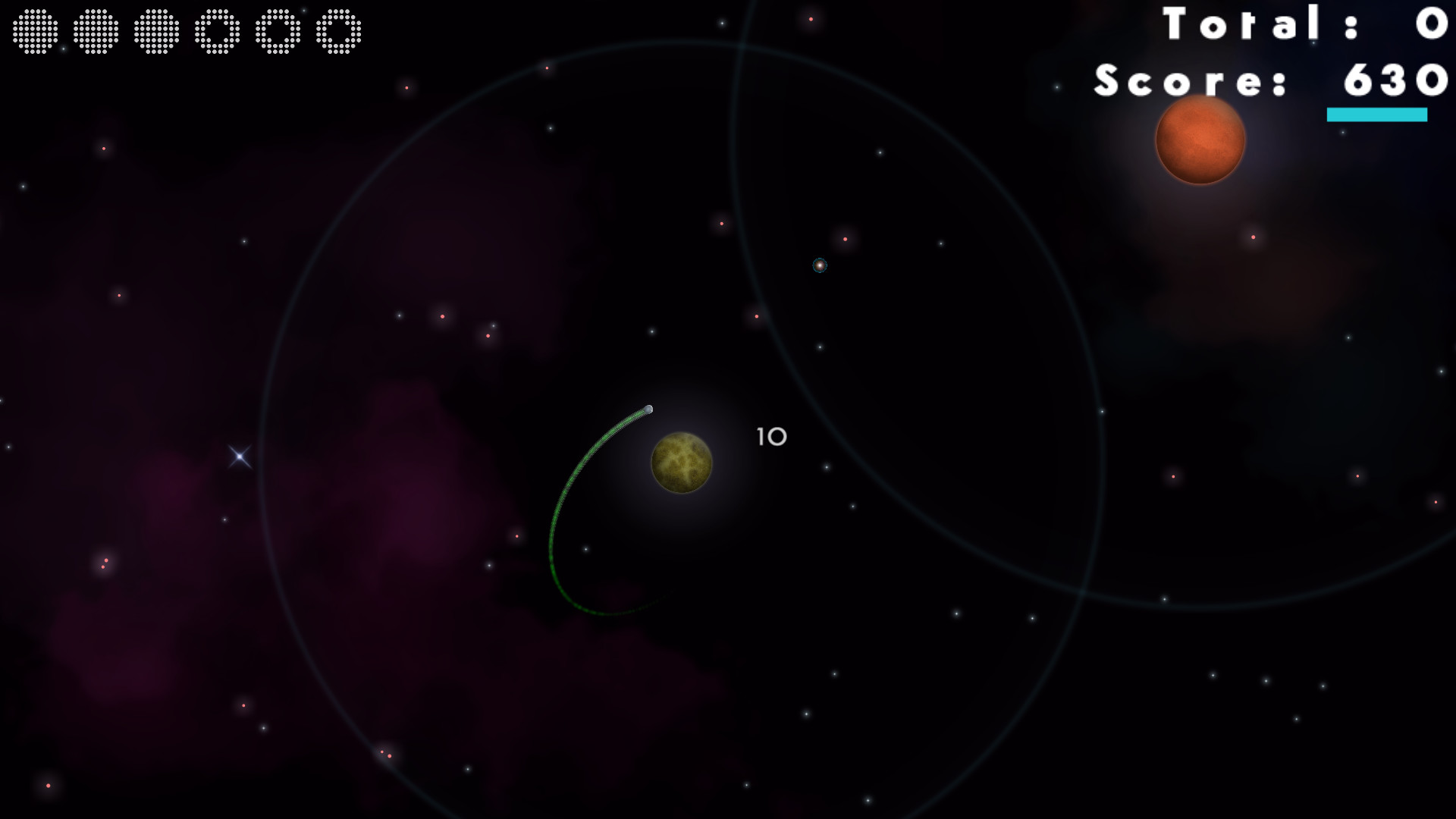The width and height of the screenshot is (1456, 819).
Task: Click the cyan progress bar under the score
Action: point(1376,115)
